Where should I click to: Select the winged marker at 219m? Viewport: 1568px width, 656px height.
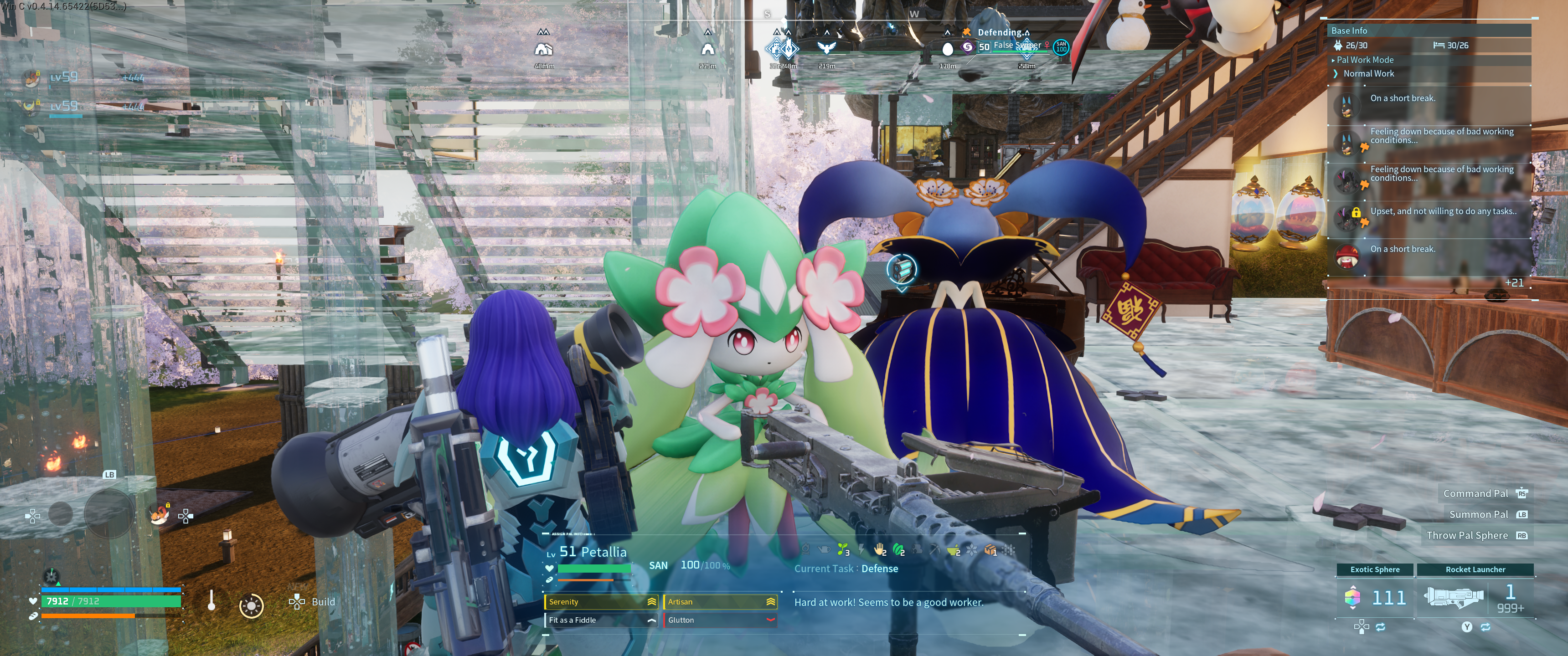click(826, 48)
